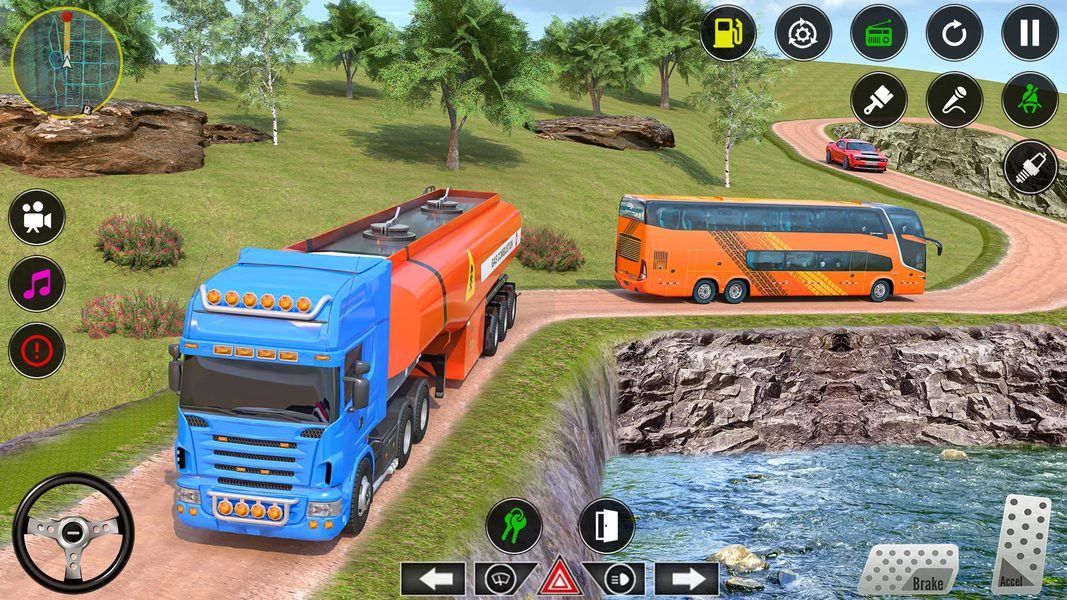Pause the game
The width and height of the screenshot is (1067, 600).
pyautogui.click(x=1030, y=33)
